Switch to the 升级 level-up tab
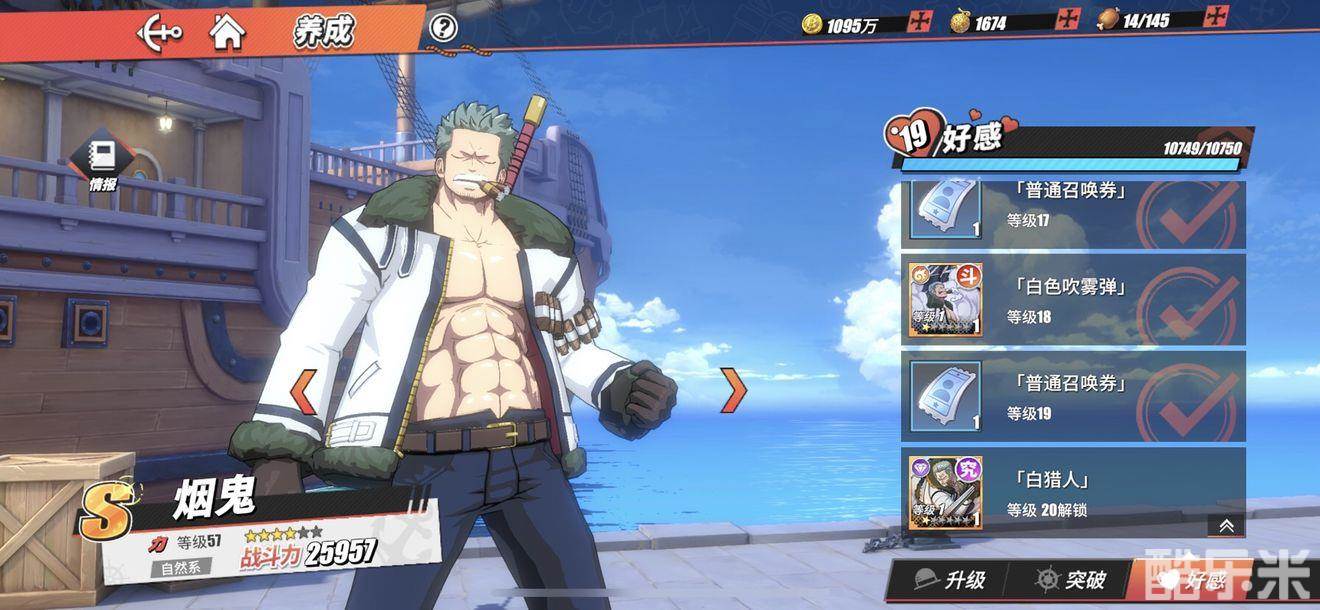This screenshot has width=1320, height=610. click(x=950, y=581)
